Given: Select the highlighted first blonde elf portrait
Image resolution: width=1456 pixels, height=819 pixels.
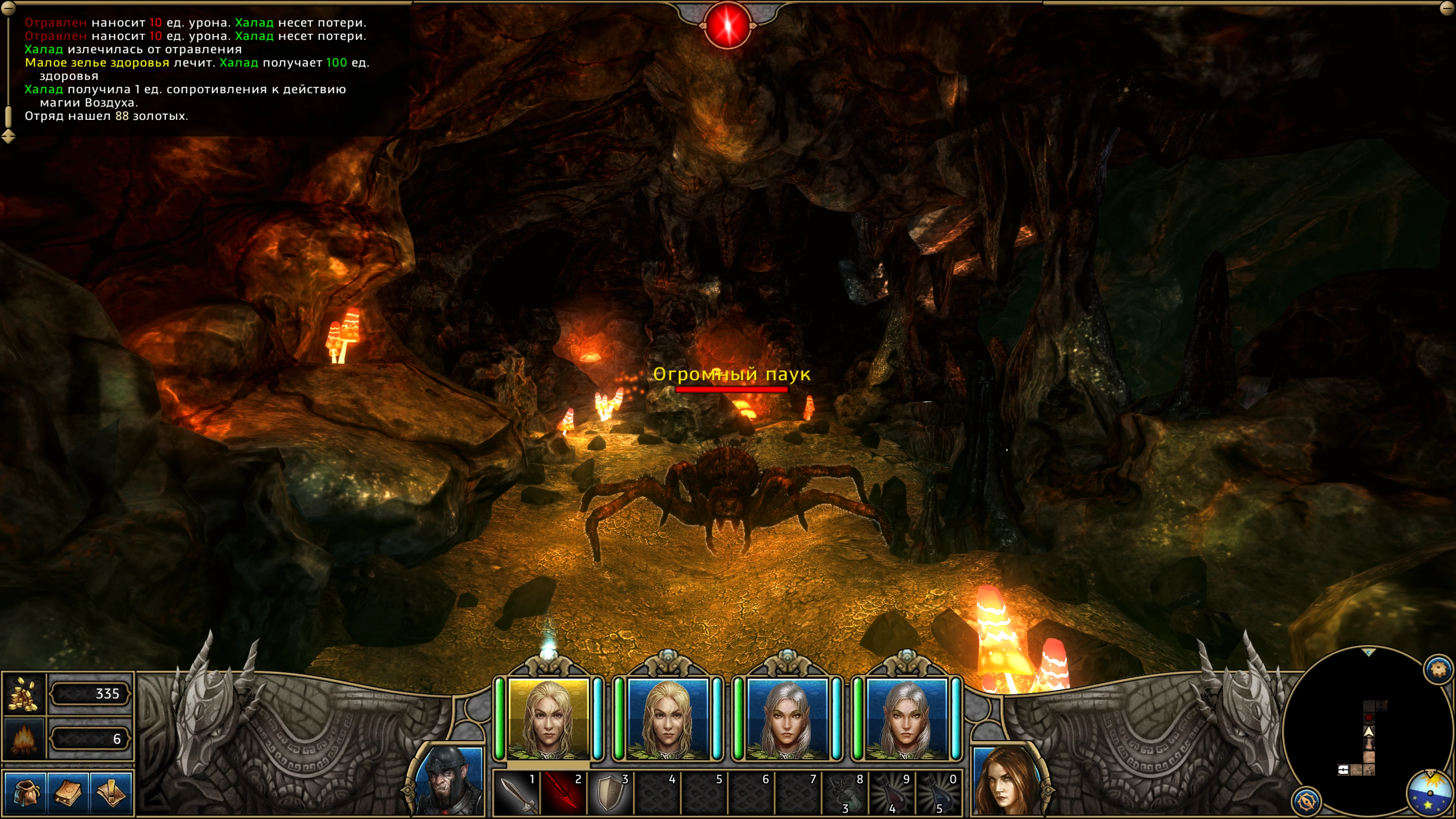Looking at the screenshot, I should click(548, 719).
